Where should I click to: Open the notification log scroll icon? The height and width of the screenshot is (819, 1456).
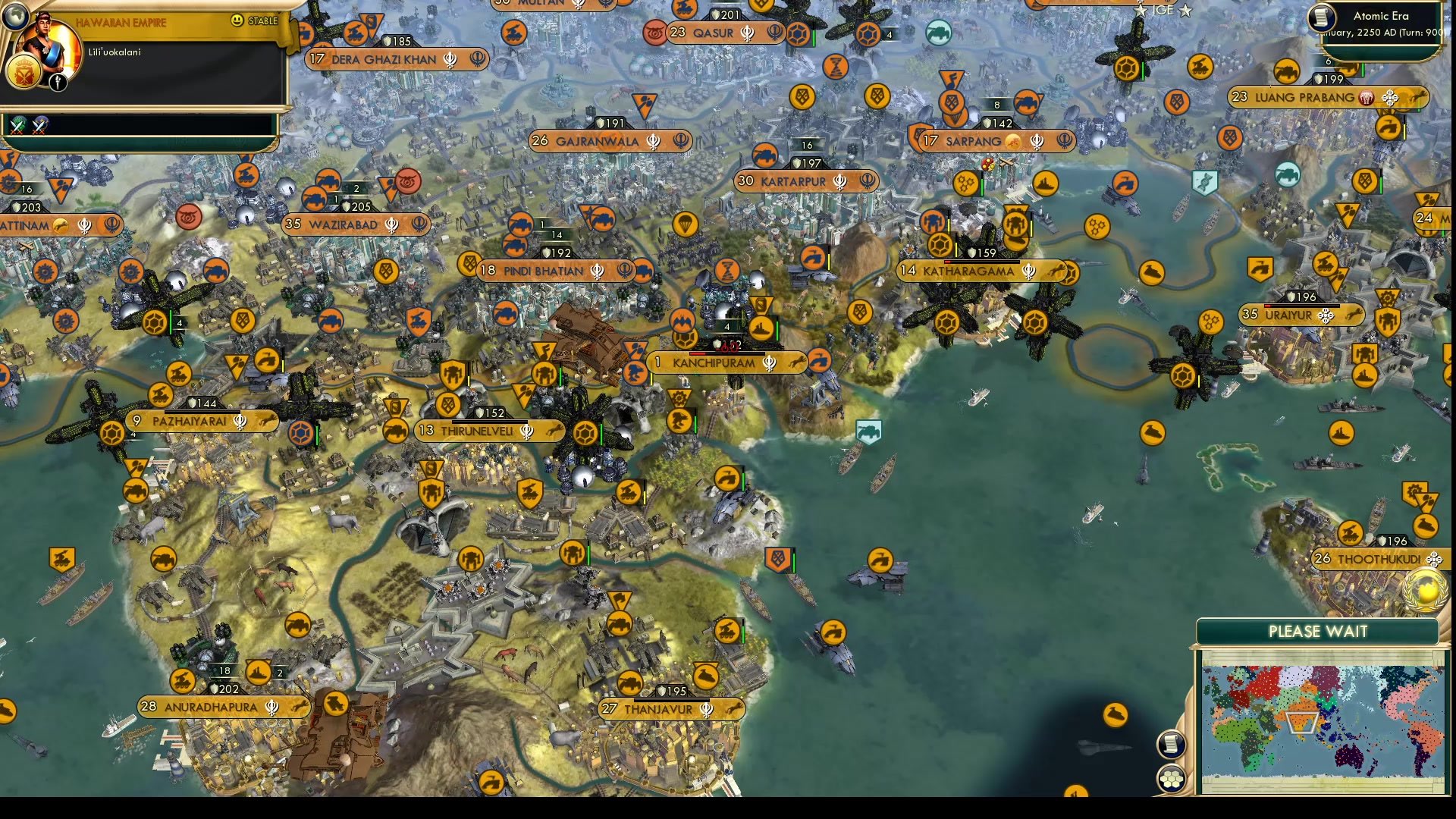(1170, 745)
